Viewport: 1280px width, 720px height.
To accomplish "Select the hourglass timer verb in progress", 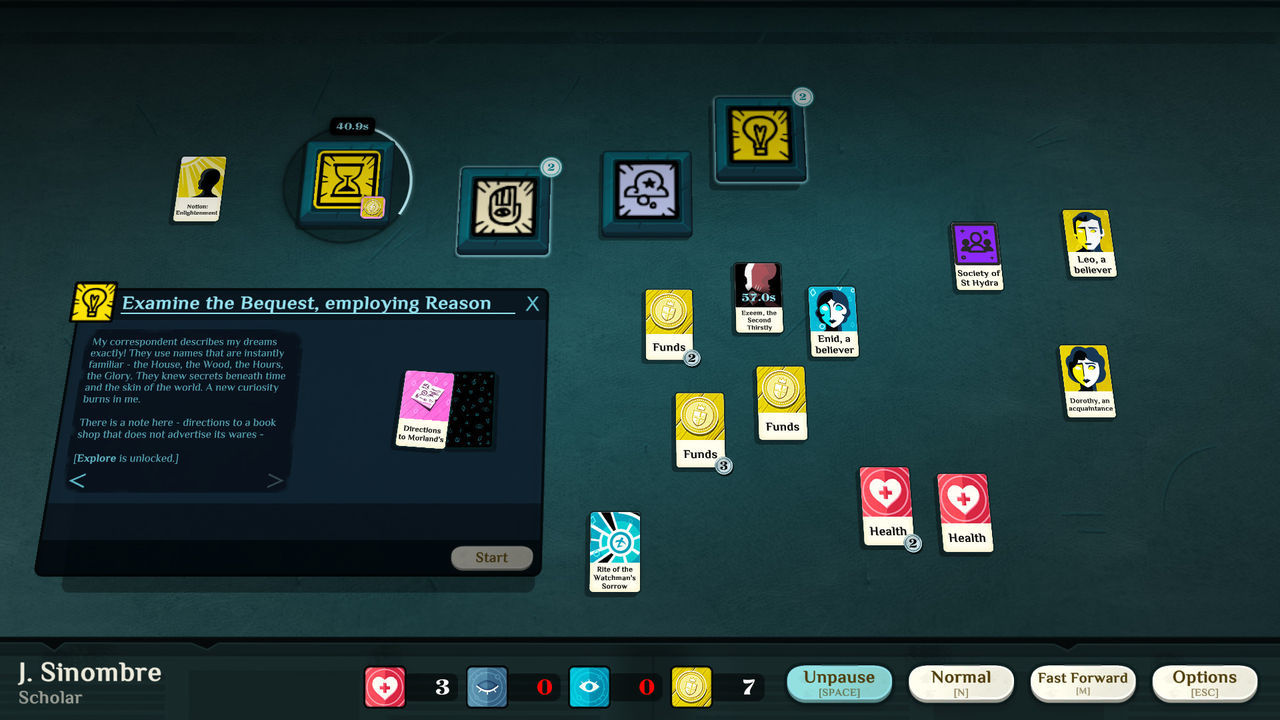I will [x=347, y=184].
